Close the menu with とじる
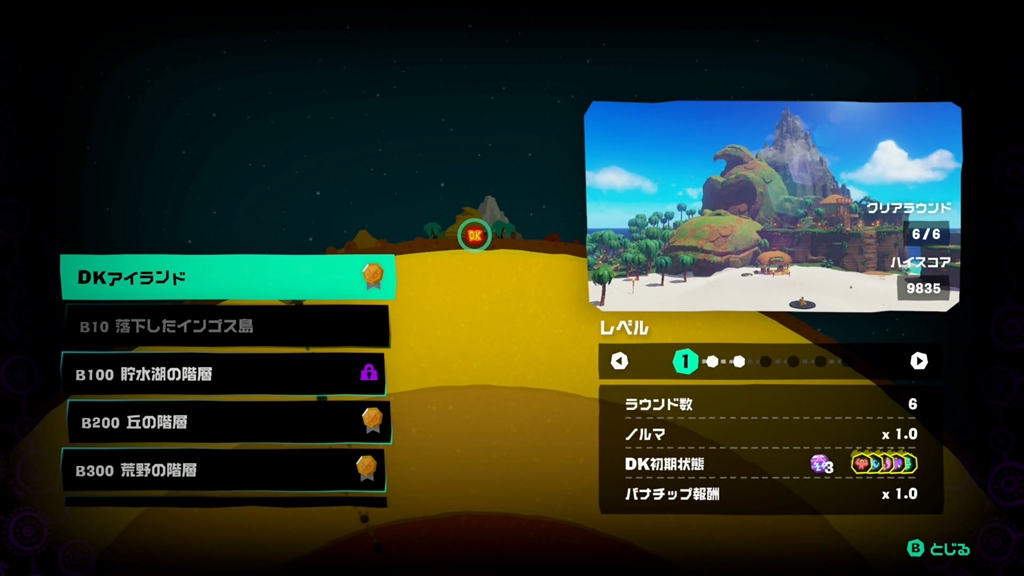The height and width of the screenshot is (576, 1024). click(x=938, y=548)
